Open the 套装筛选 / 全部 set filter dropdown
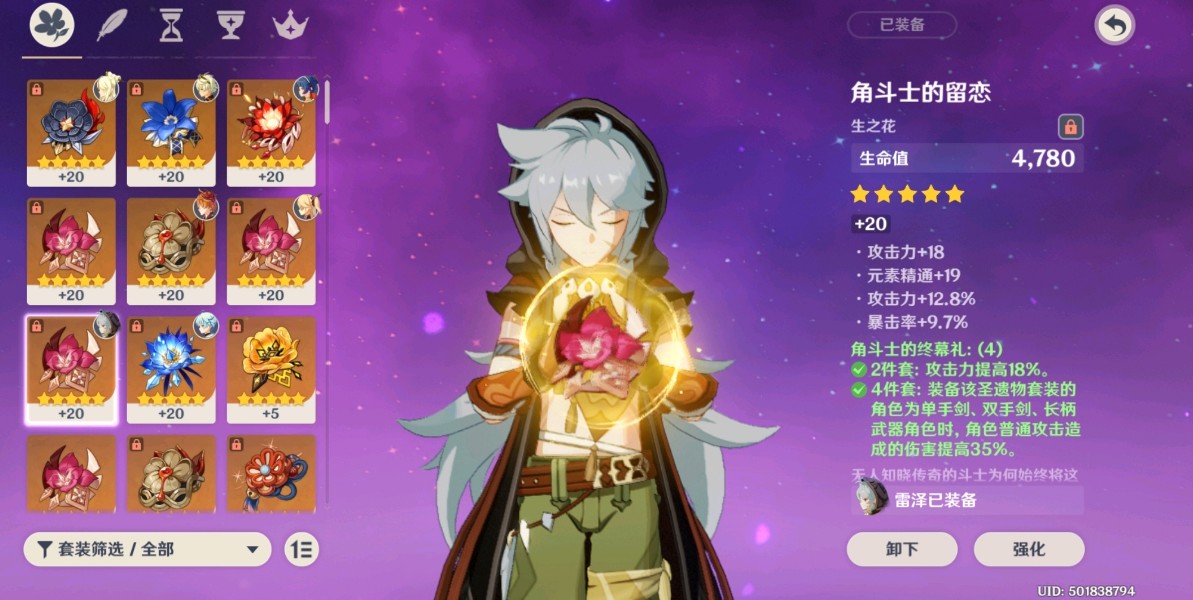This screenshot has height=600, width=1193. click(148, 548)
